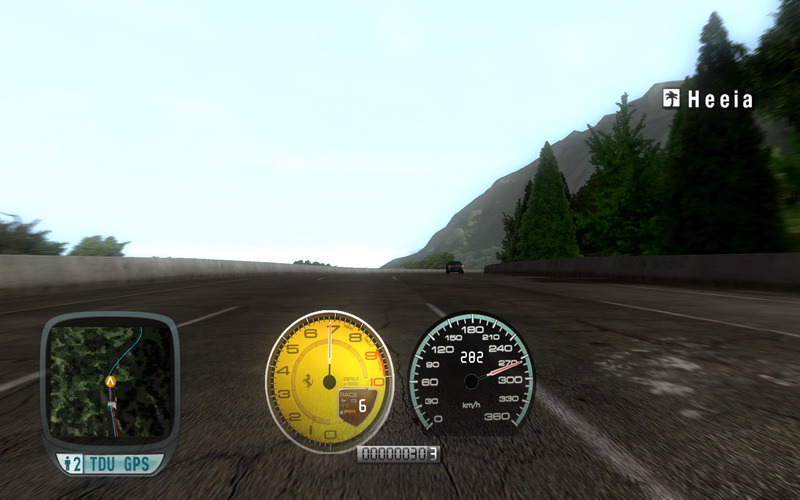The height and width of the screenshot is (500, 800).
Task: Select the orange player marker on the minimap
Action: [x=110, y=381]
